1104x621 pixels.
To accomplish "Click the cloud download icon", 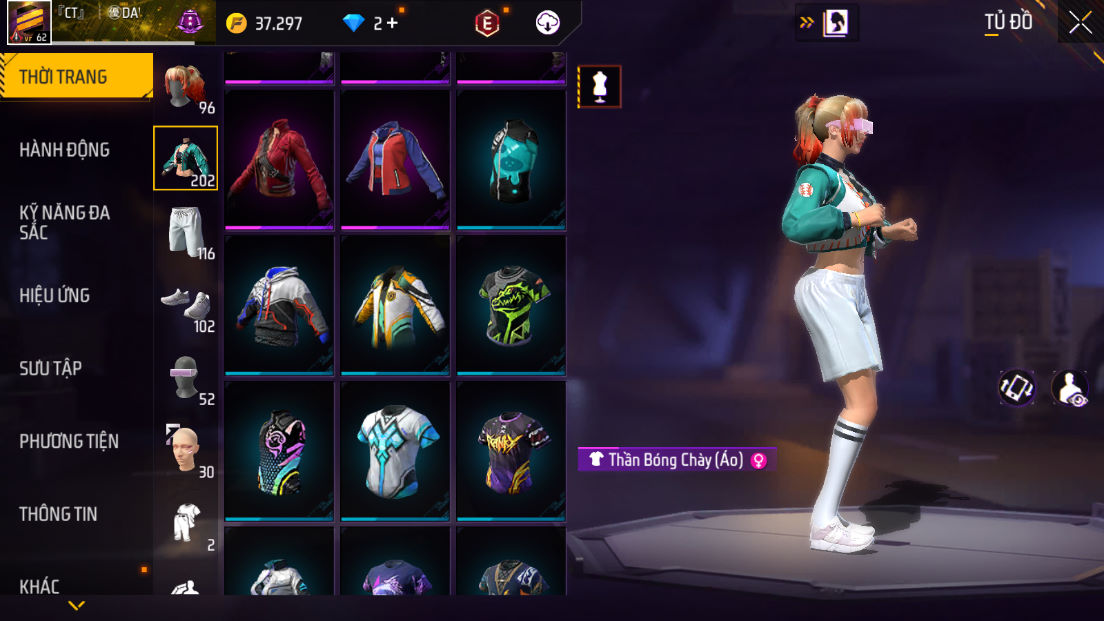I will (x=548, y=23).
